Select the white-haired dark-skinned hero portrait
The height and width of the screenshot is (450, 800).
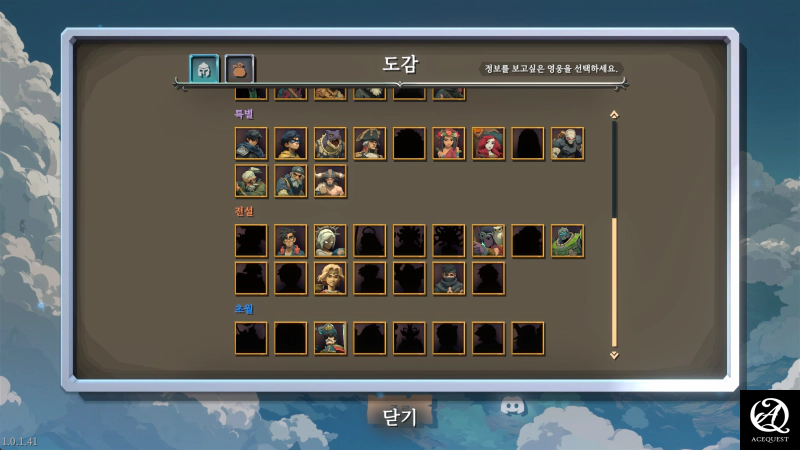(330, 241)
